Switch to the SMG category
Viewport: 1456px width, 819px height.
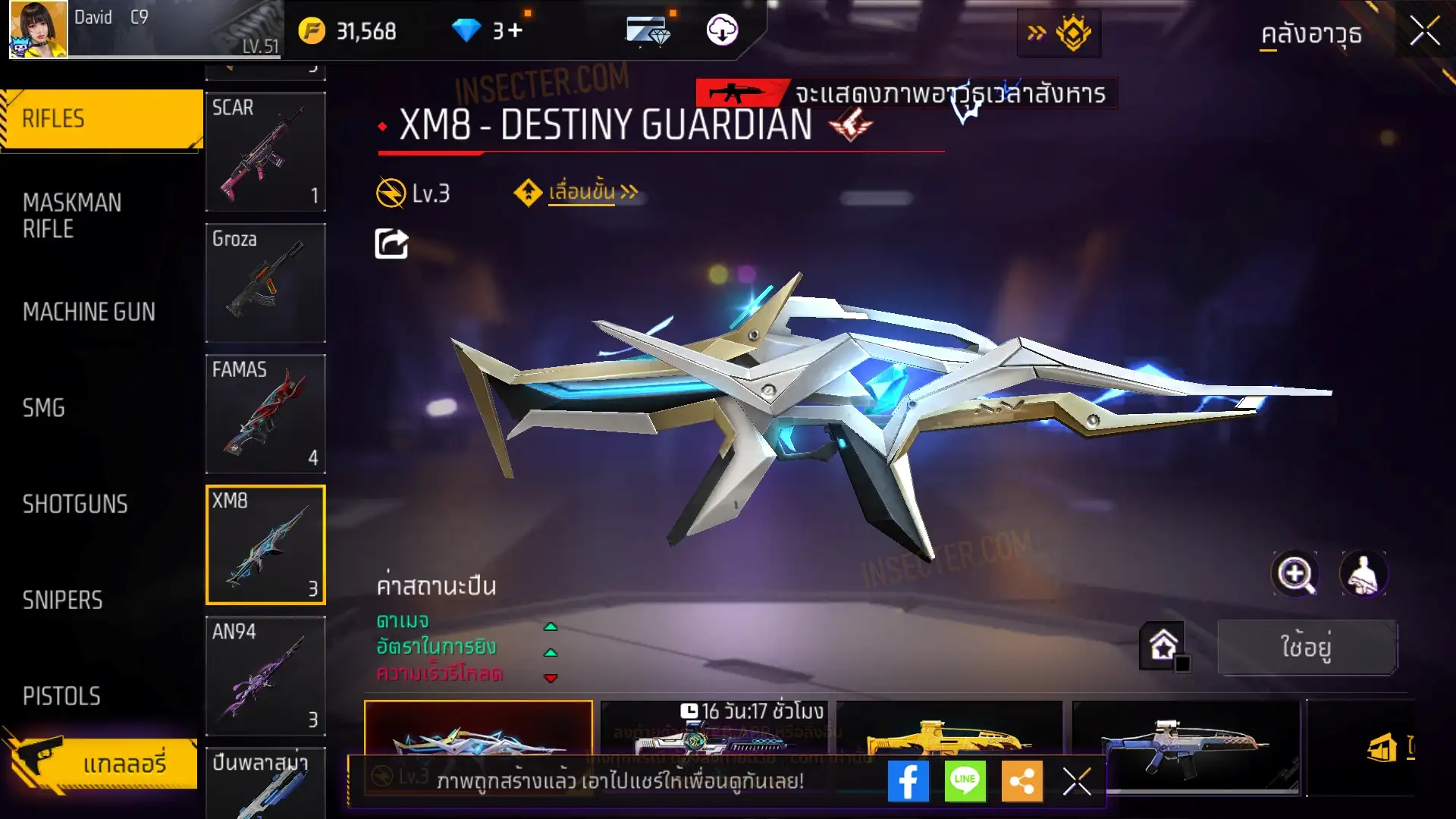[44, 408]
